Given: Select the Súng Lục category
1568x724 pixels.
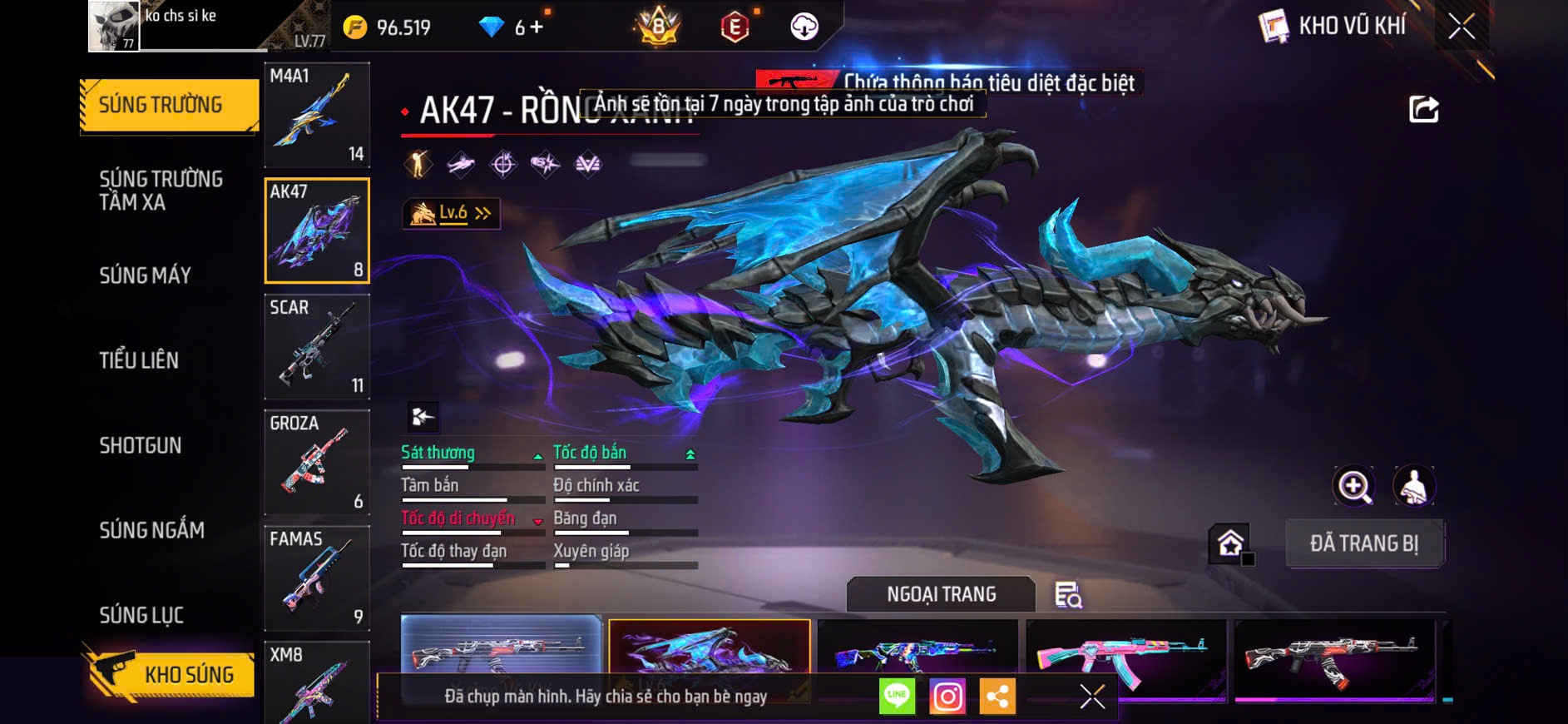Looking at the screenshot, I should pos(141,615).
